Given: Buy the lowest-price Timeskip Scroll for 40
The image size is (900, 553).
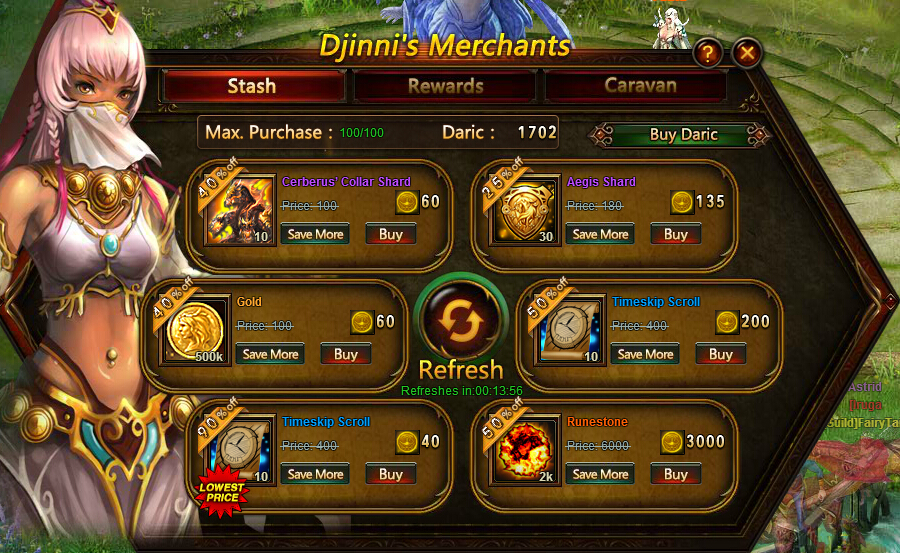Looking at the screenshot, I should pyautogui.click(x=391, y=474).
